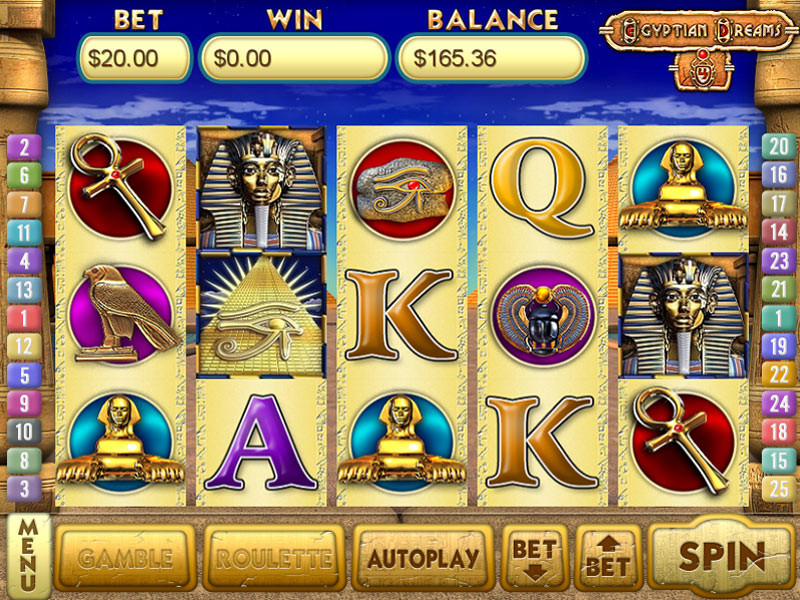Open the MENU panel
This screenshot has width=800, height=600.
pos(27,555)
